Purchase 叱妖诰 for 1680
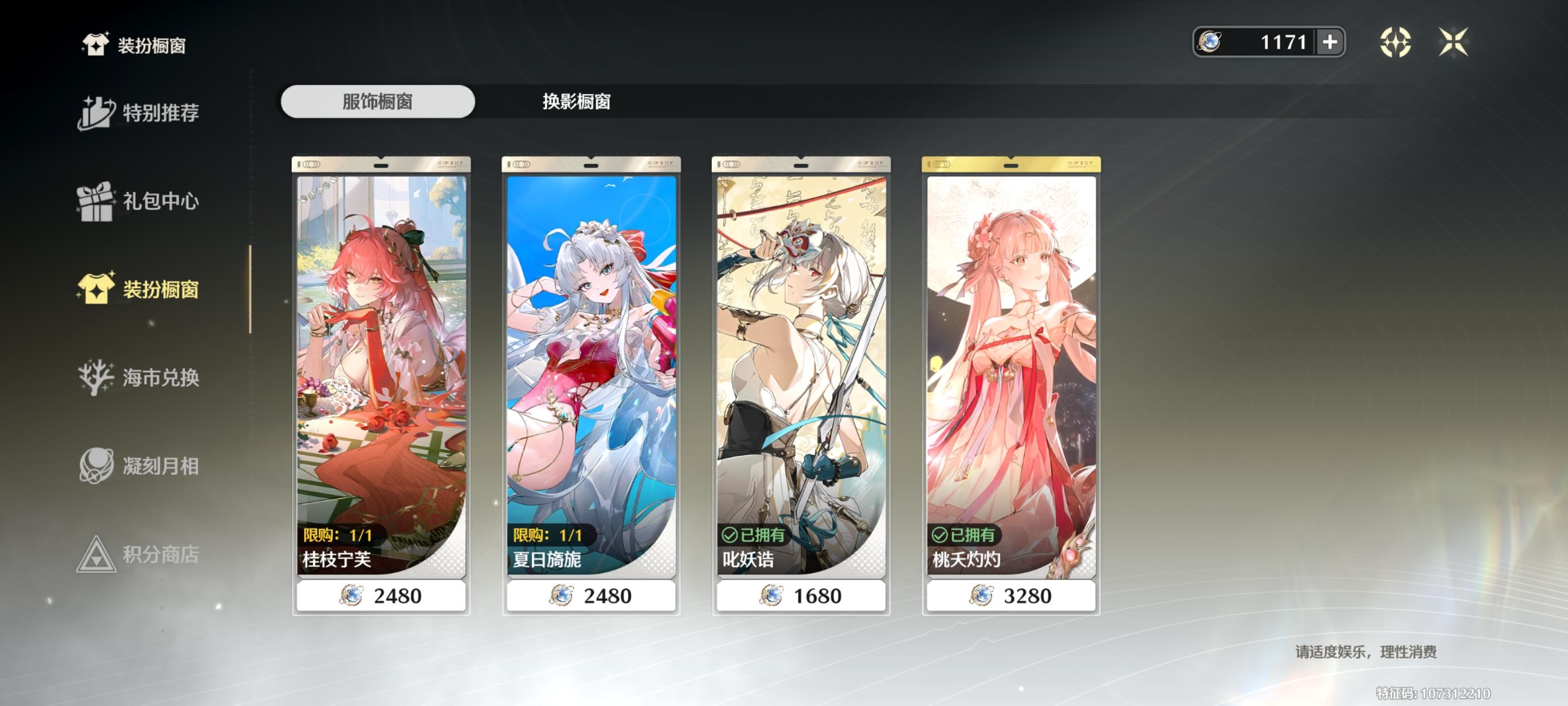The width and height of the screenshot is (1568, 706). [800, 596]
